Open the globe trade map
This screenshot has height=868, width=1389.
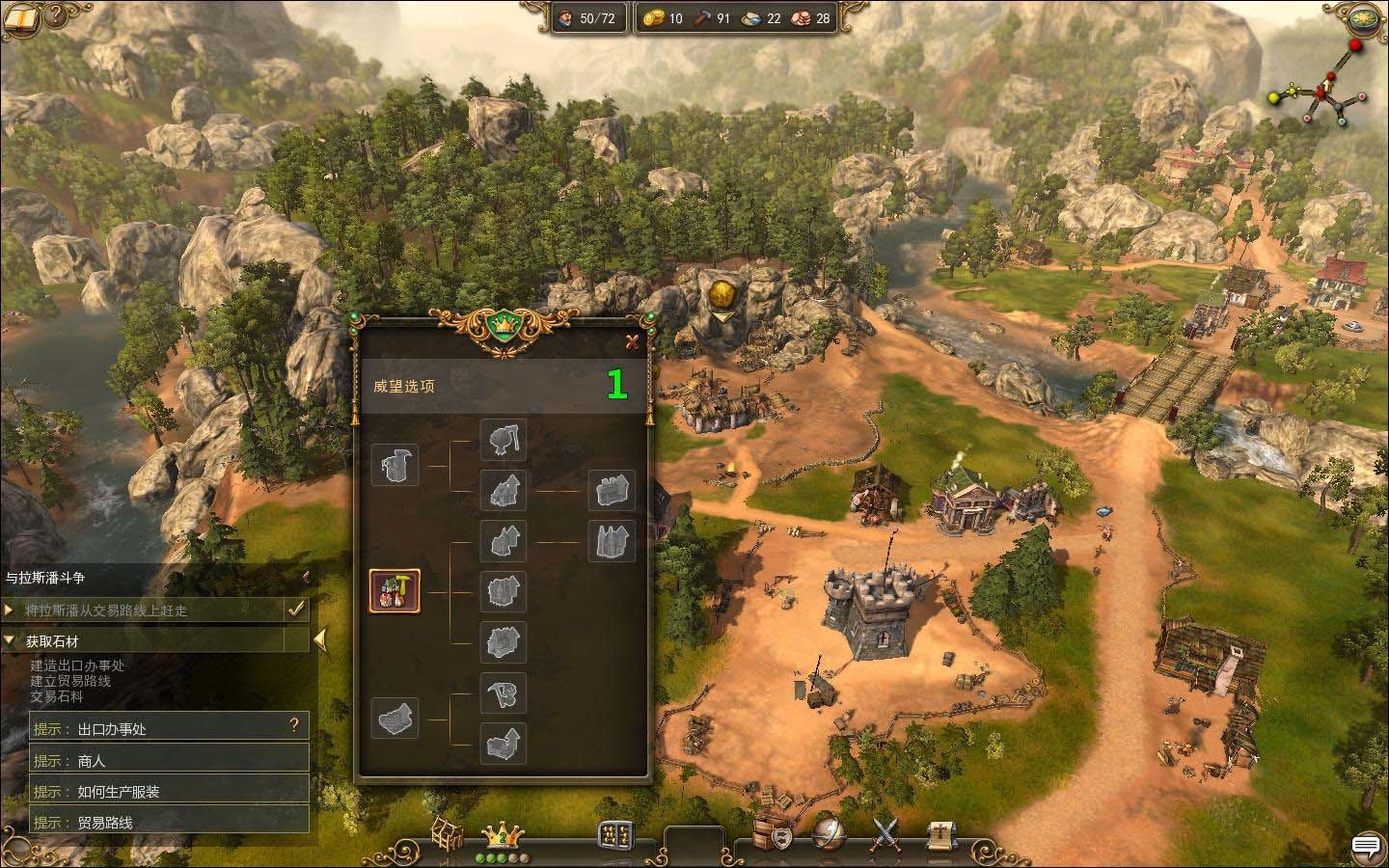point(829,835)
